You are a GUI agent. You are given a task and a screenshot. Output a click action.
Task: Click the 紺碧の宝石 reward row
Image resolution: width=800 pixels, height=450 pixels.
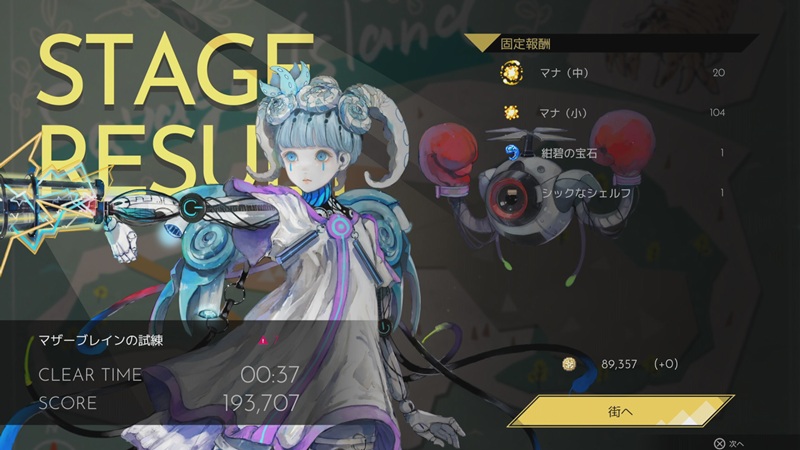point(612,153)
